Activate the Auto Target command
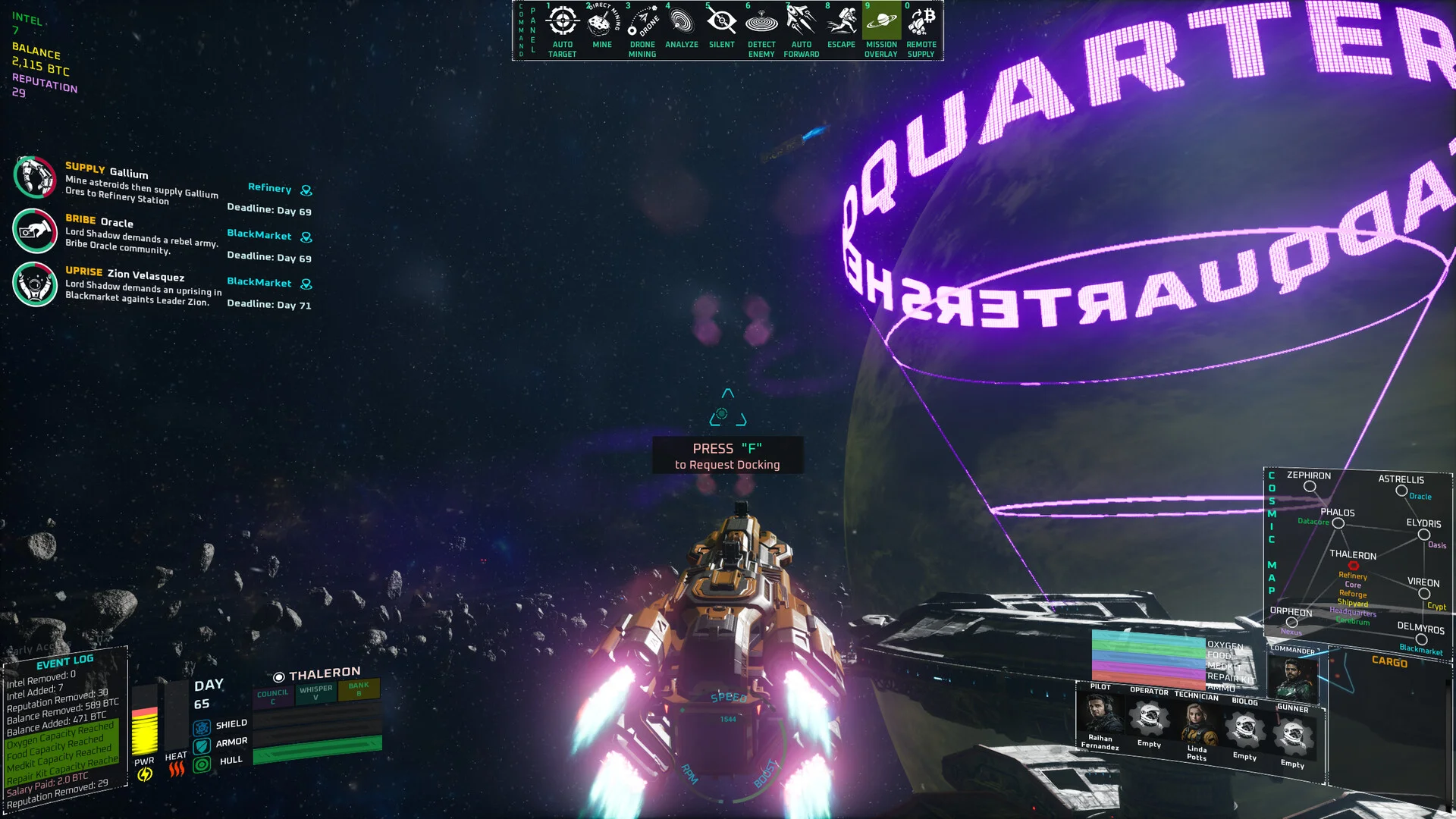1456x819 pixels. pos(562,21)
